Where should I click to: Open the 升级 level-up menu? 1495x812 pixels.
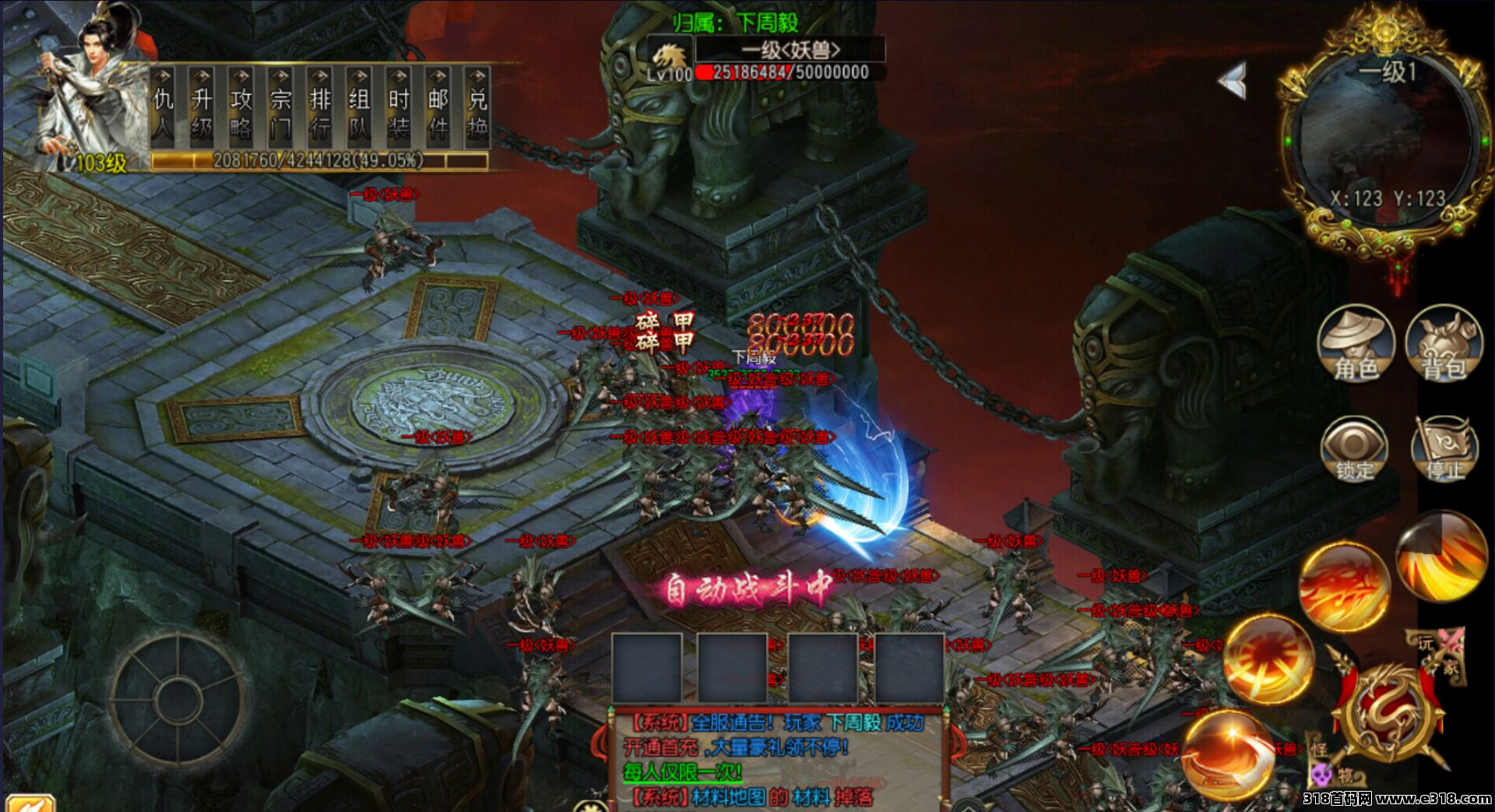[x=202, y=109]
